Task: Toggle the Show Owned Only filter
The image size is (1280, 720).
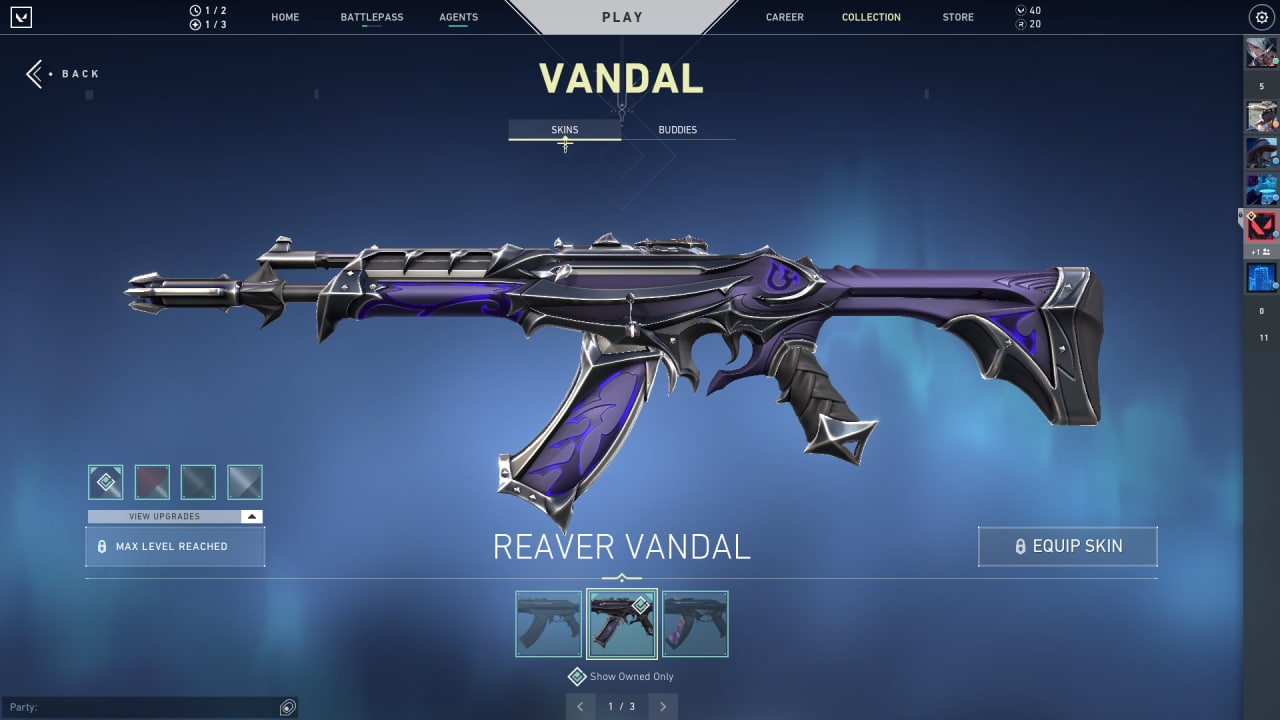Action: click(577, 676)
